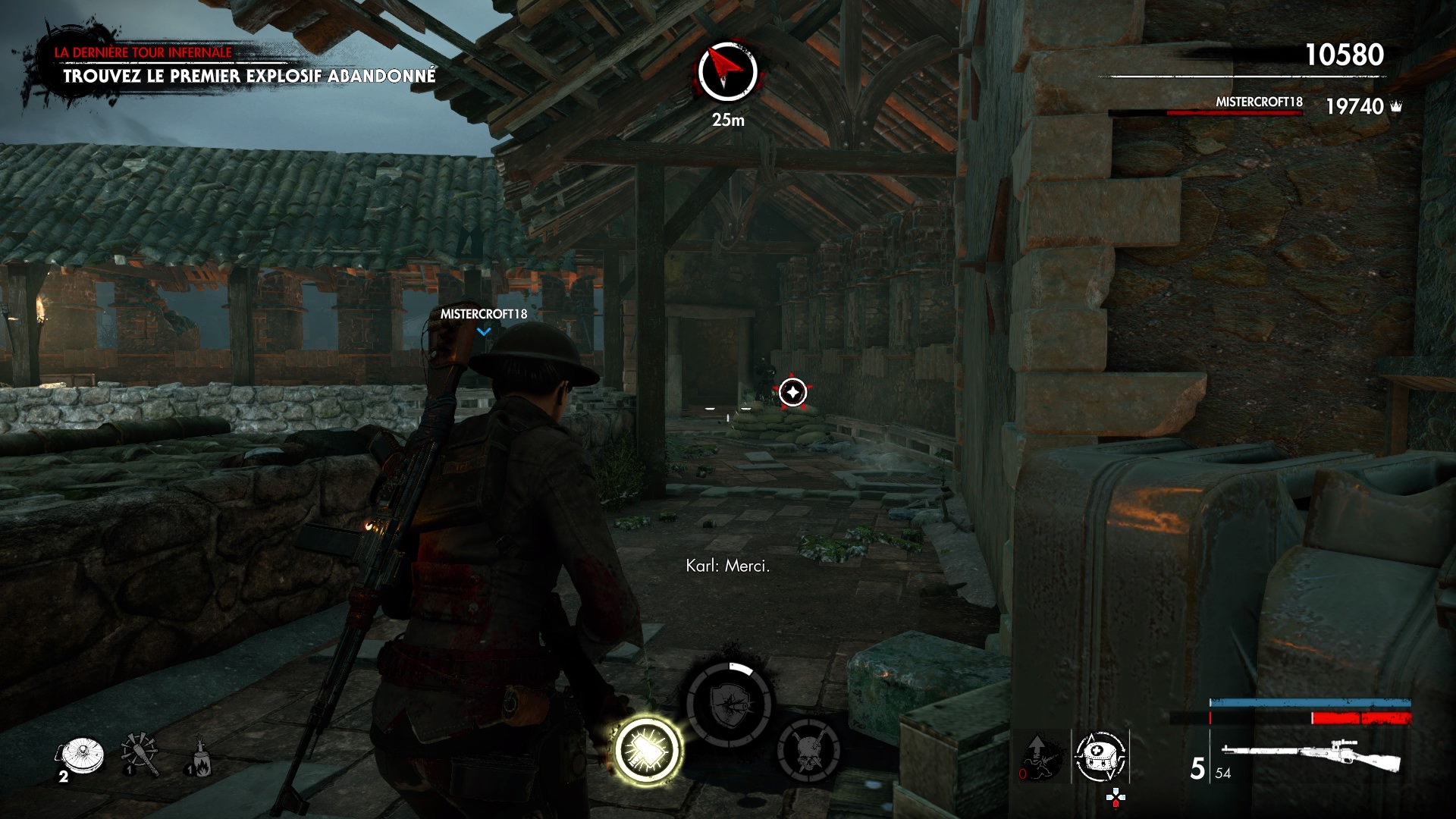Trigger the cracked shield ability icon
This screenshot has width=1456, height=819.
coord(729,704)
